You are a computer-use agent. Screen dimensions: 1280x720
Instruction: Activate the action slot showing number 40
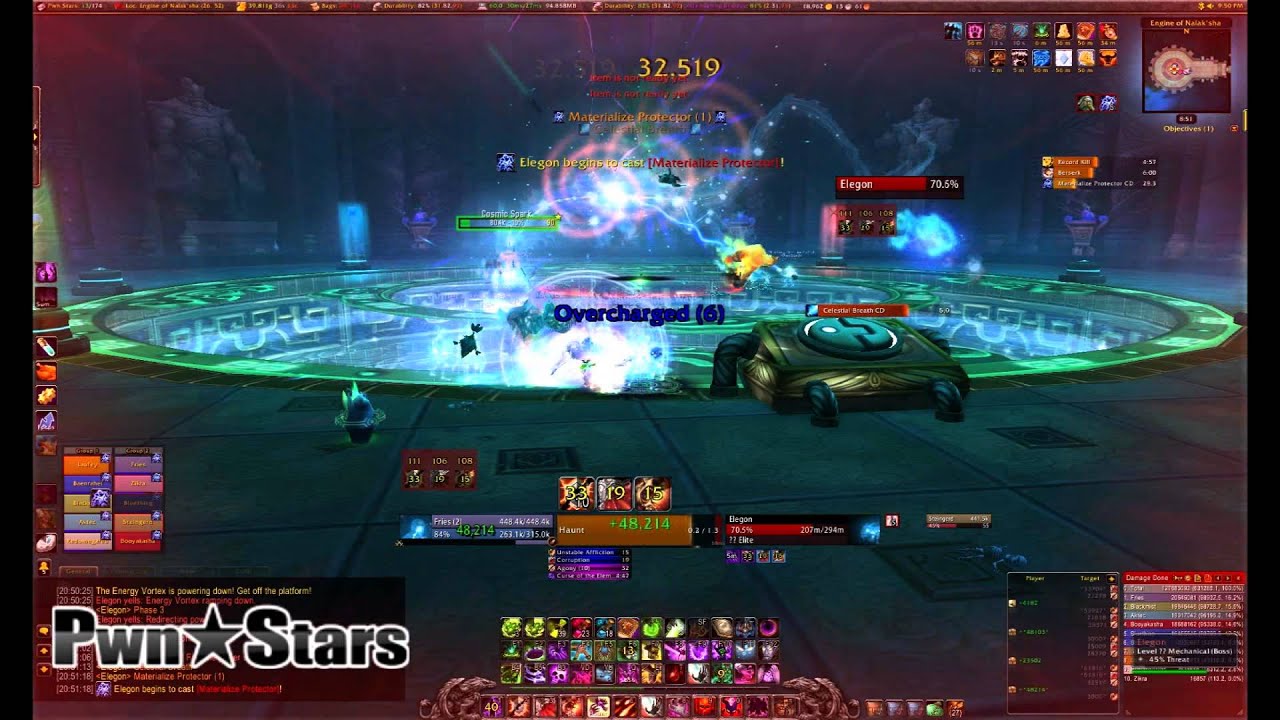point(491,707)
